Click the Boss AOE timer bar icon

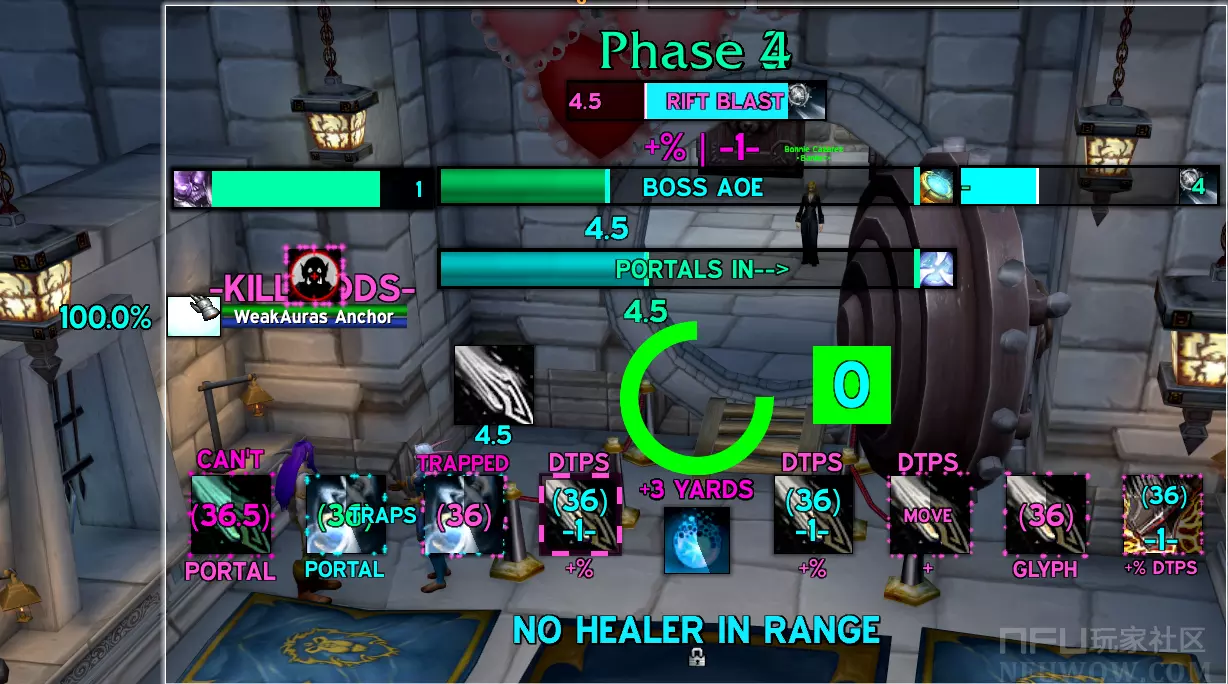(x=935, y=187)
